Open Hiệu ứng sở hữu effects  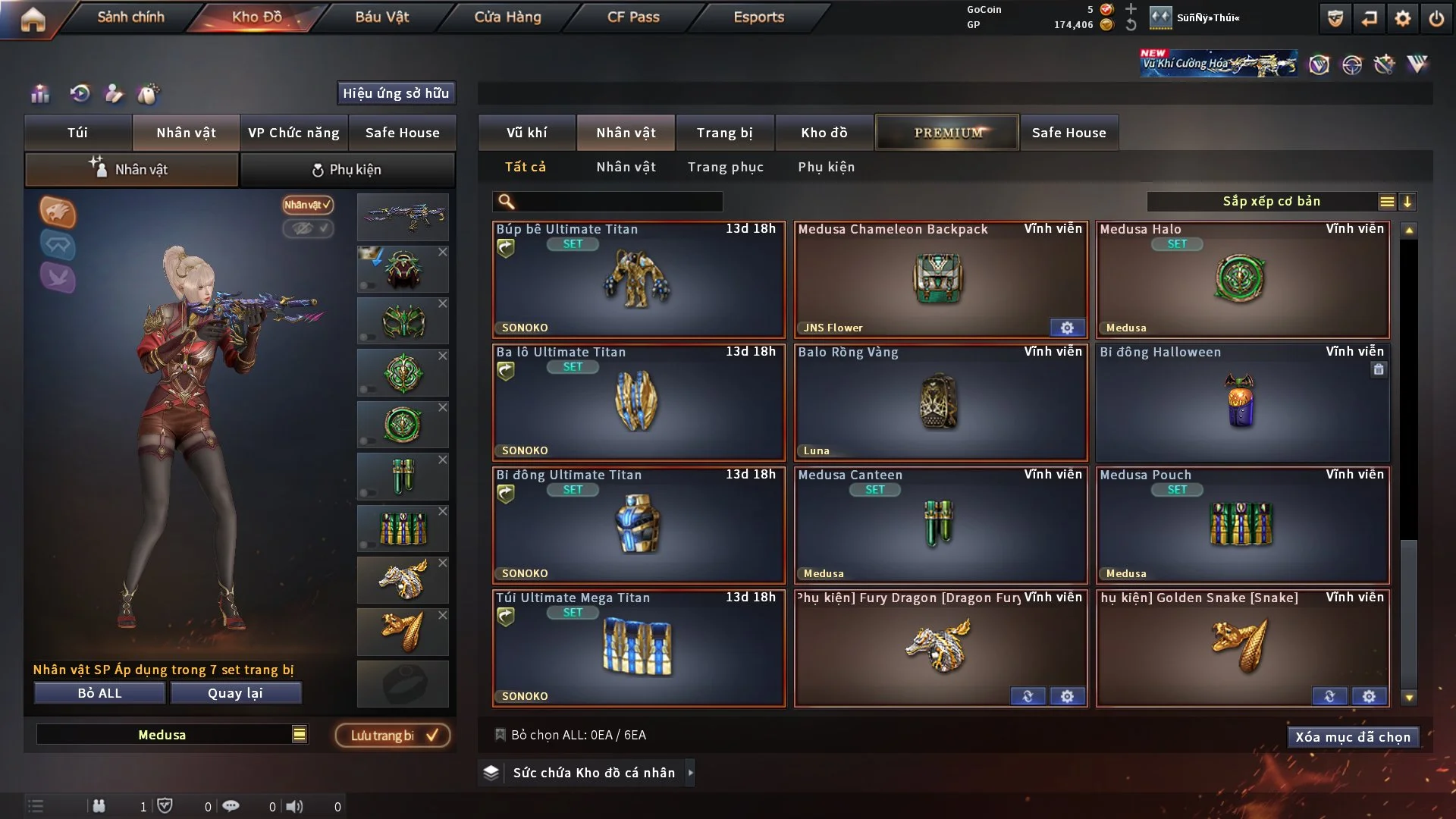point(395,93)
